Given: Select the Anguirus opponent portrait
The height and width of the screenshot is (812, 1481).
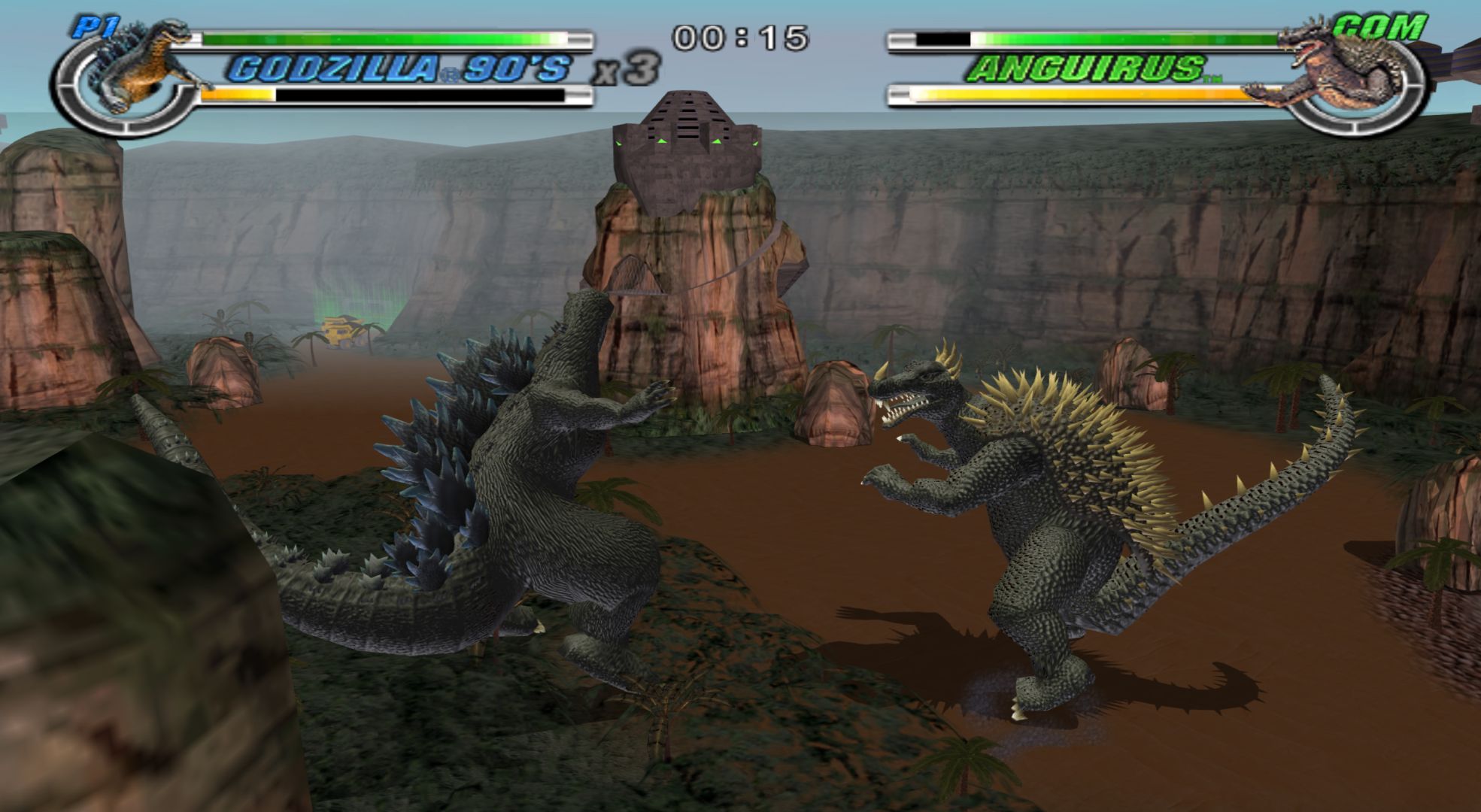Looking at the screenshot, I should click(x=1346, y=69).
